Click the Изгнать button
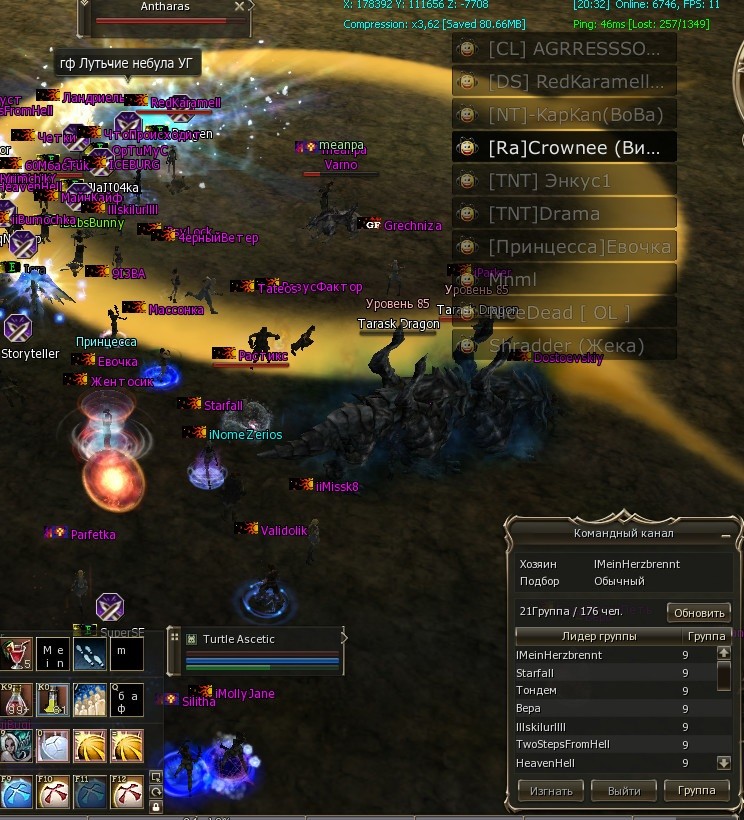Screen dimensions: 744x820 click(x=551, y=791)
